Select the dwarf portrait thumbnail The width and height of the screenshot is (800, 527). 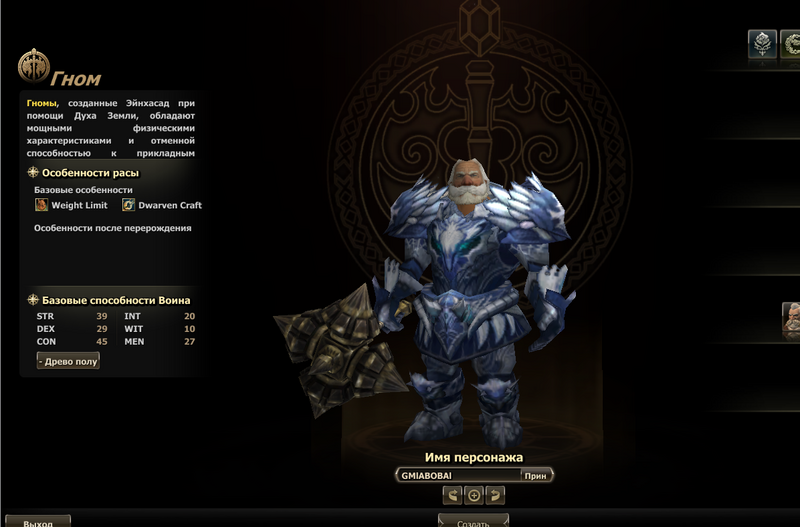click(791, 318)
